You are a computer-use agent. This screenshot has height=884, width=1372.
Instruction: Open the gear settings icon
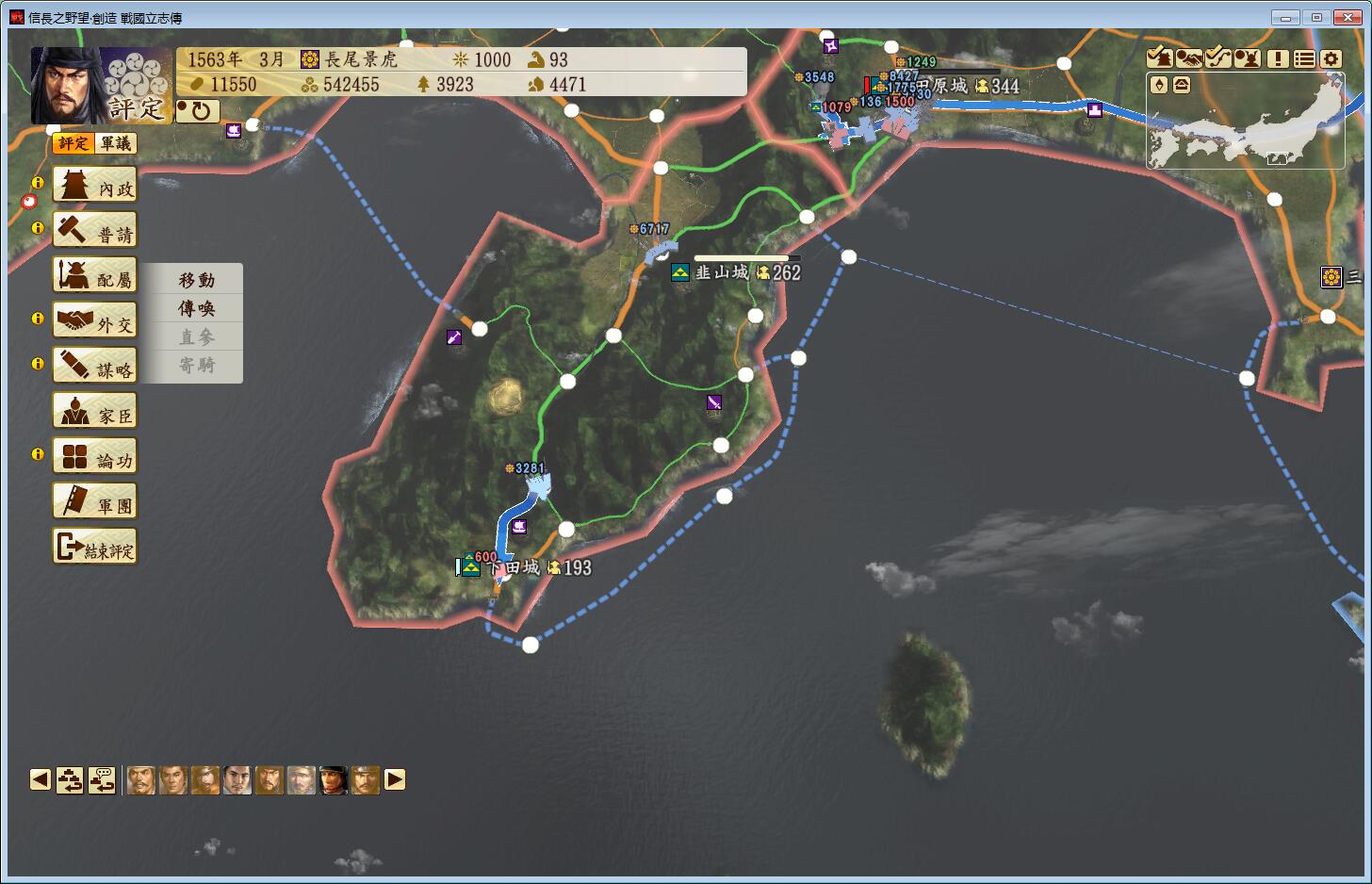click(x=1331, y=58)
